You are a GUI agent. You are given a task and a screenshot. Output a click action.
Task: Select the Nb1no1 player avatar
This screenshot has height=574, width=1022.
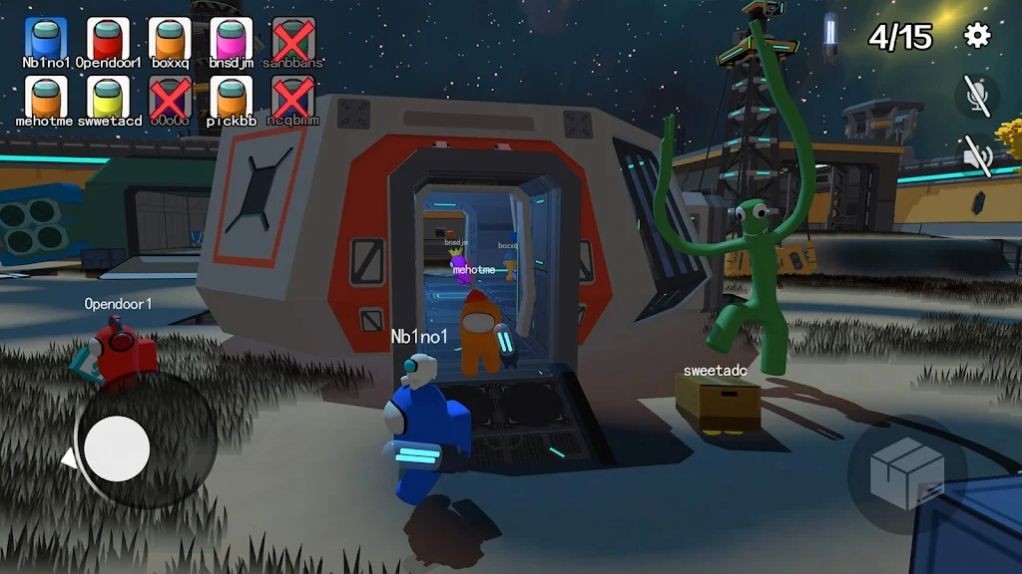click(45, 38)
